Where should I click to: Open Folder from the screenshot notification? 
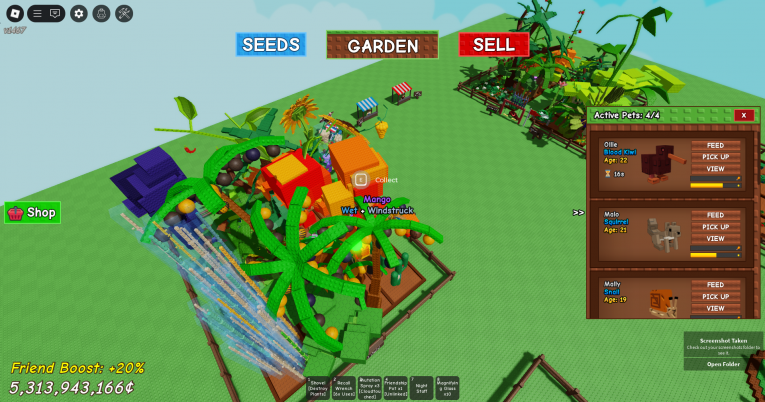(x=723, y=364)
